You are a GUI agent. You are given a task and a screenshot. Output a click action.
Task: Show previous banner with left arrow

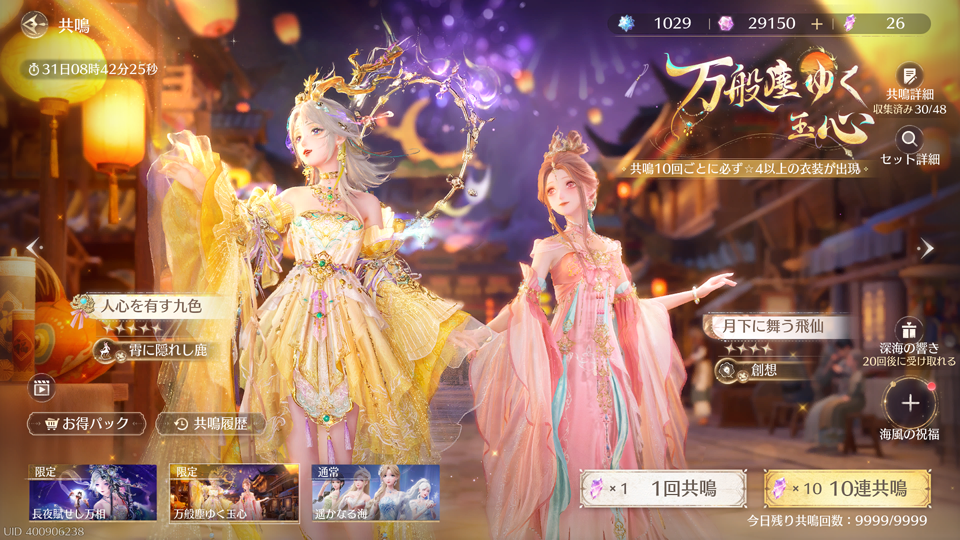point(33,246)
